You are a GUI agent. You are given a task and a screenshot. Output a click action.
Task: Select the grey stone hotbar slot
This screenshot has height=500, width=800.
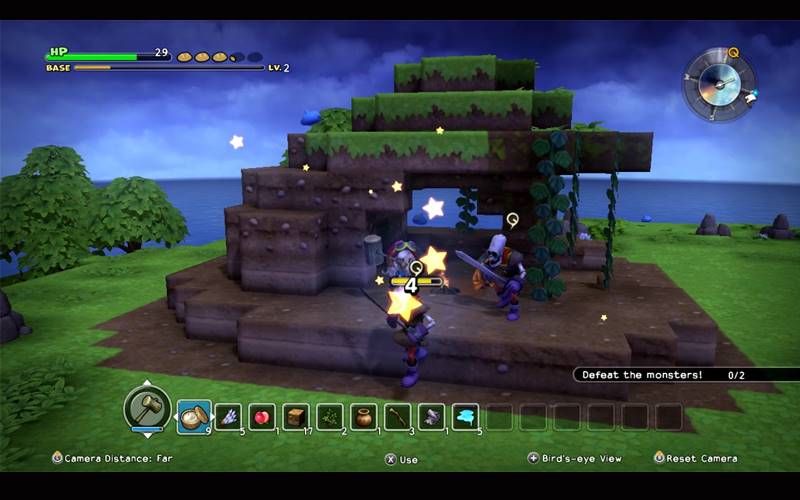(x=432, y=416)
